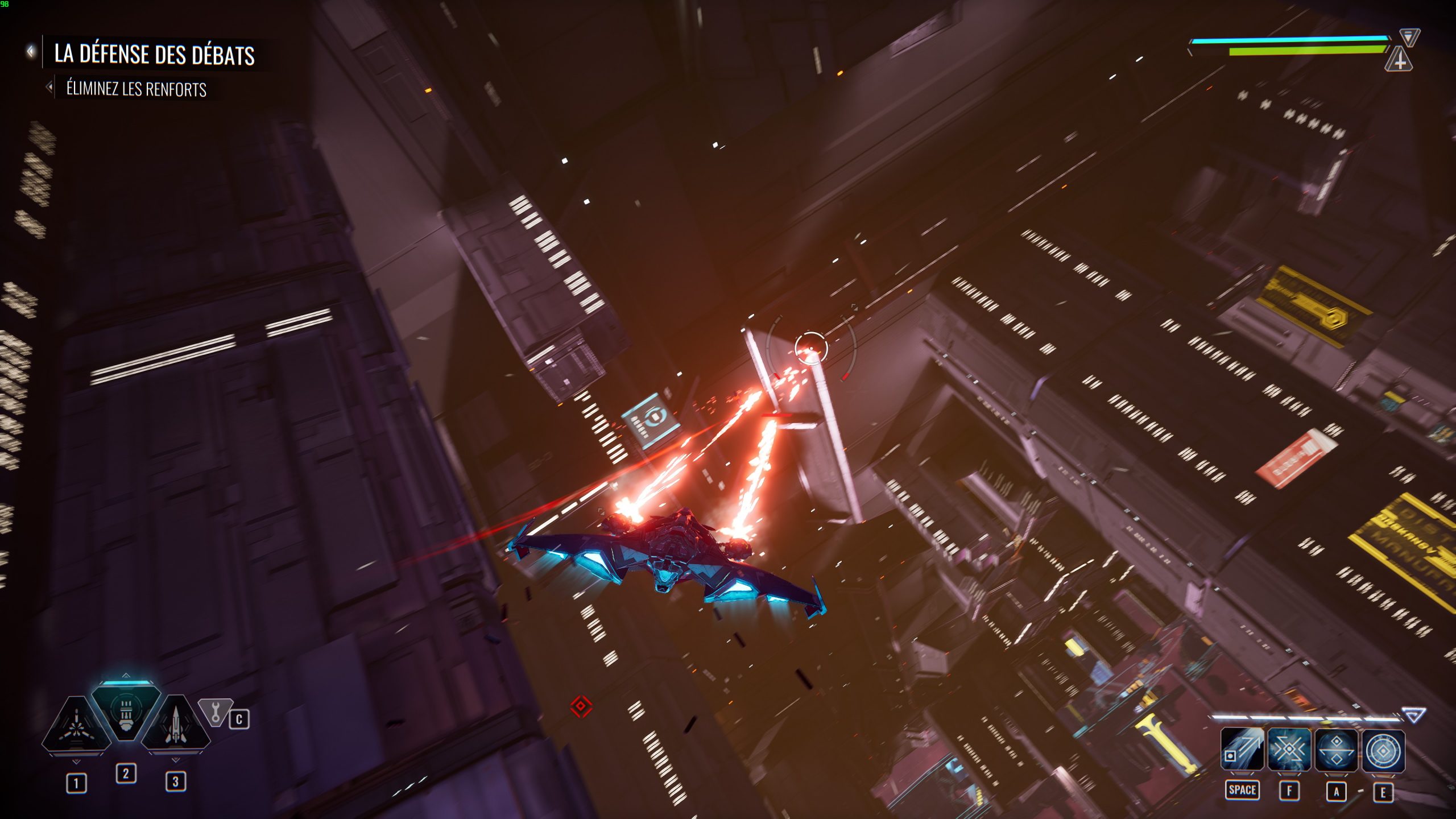The image size is (1456, 819).
Task: Select the objective ÉLIMINEZ LES RENFORTS
Action: 136,89
